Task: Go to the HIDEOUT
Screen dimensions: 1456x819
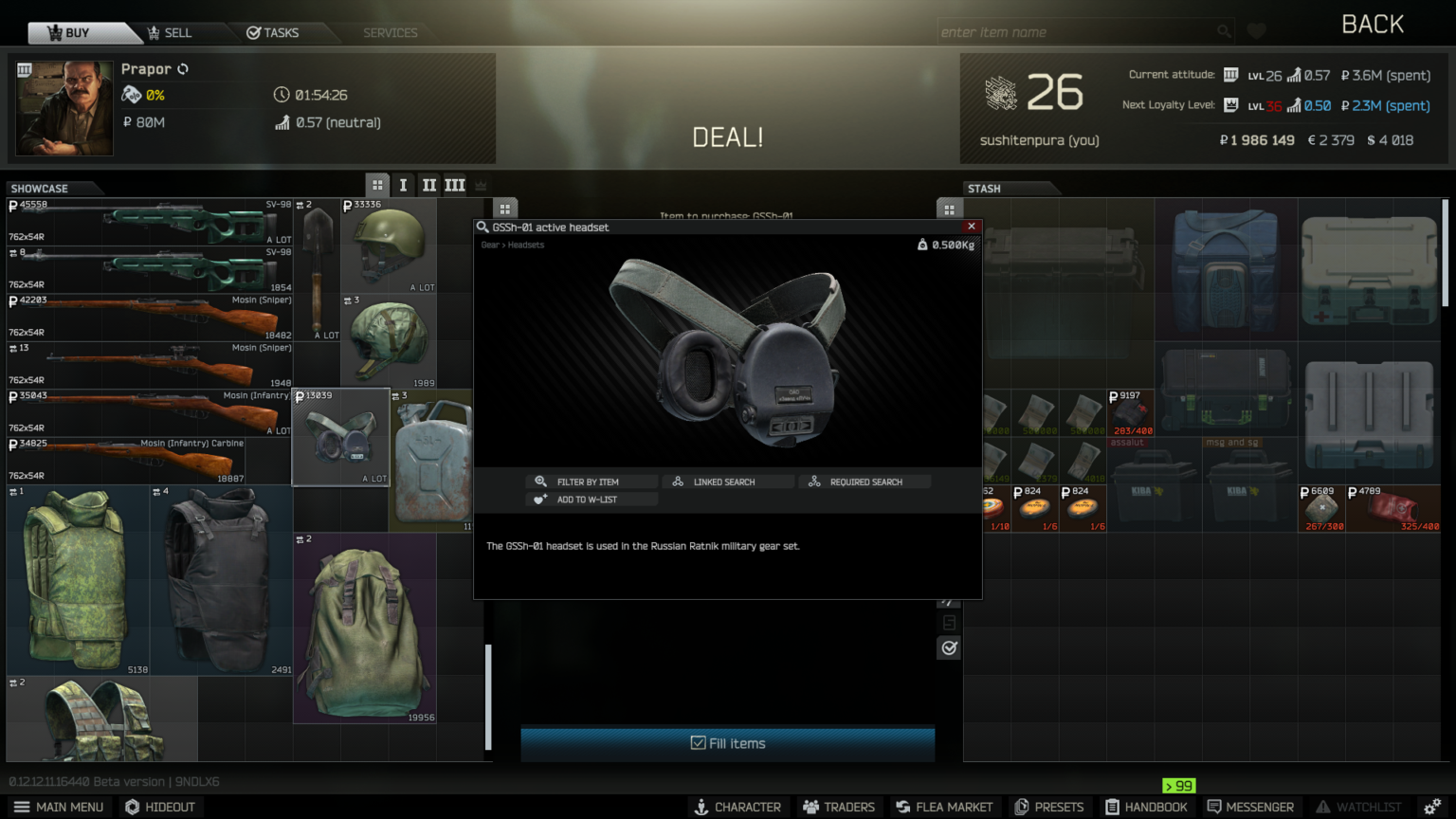Action: [160, 807]
